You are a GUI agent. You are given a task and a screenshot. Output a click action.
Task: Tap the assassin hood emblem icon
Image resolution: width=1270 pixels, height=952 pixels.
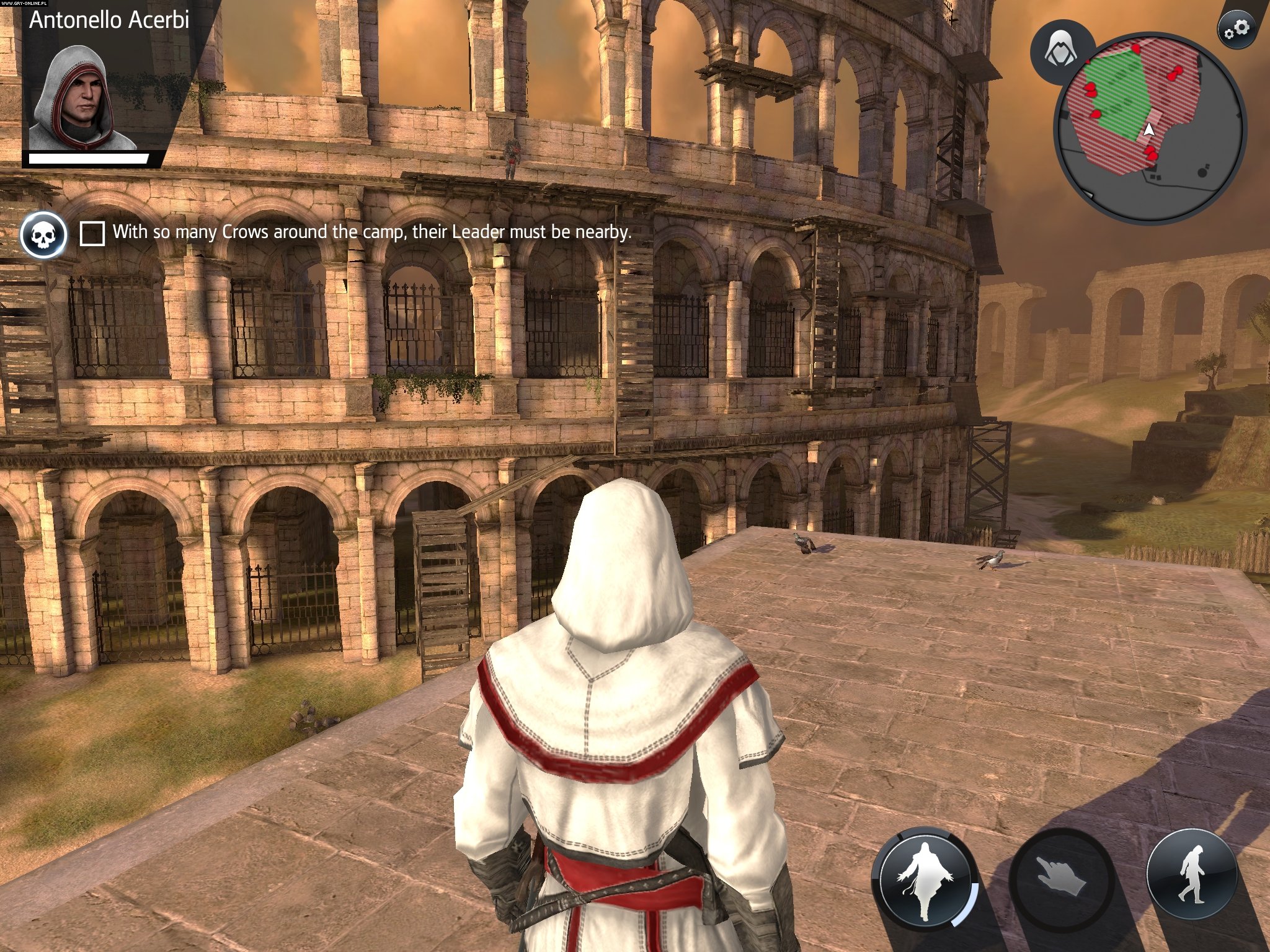coord(1062,51)
